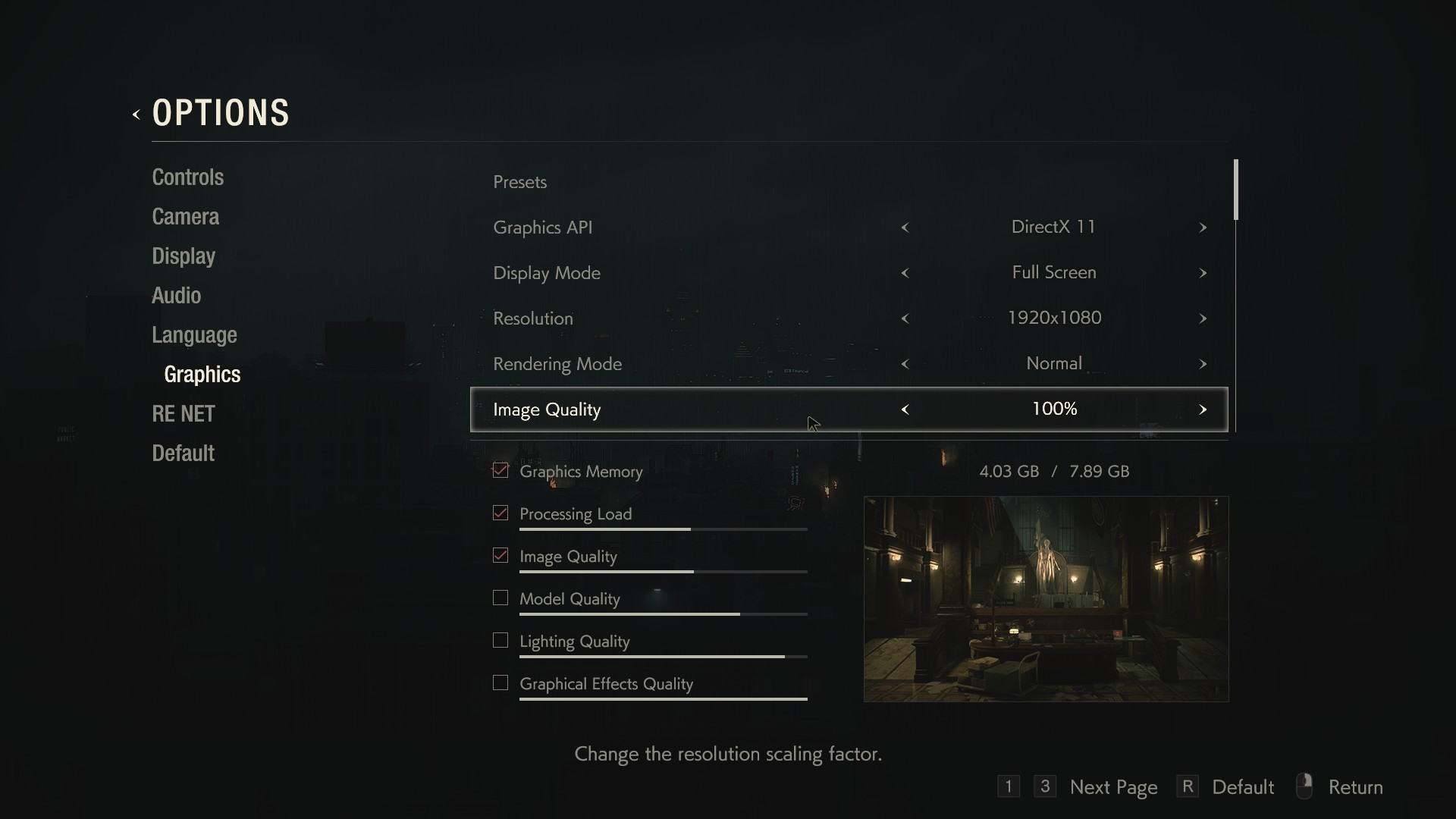Tick the Lighting Quality checkbox
This screenshot has height=819, width=1456.
pyautogui.click(x=500, y=641)
